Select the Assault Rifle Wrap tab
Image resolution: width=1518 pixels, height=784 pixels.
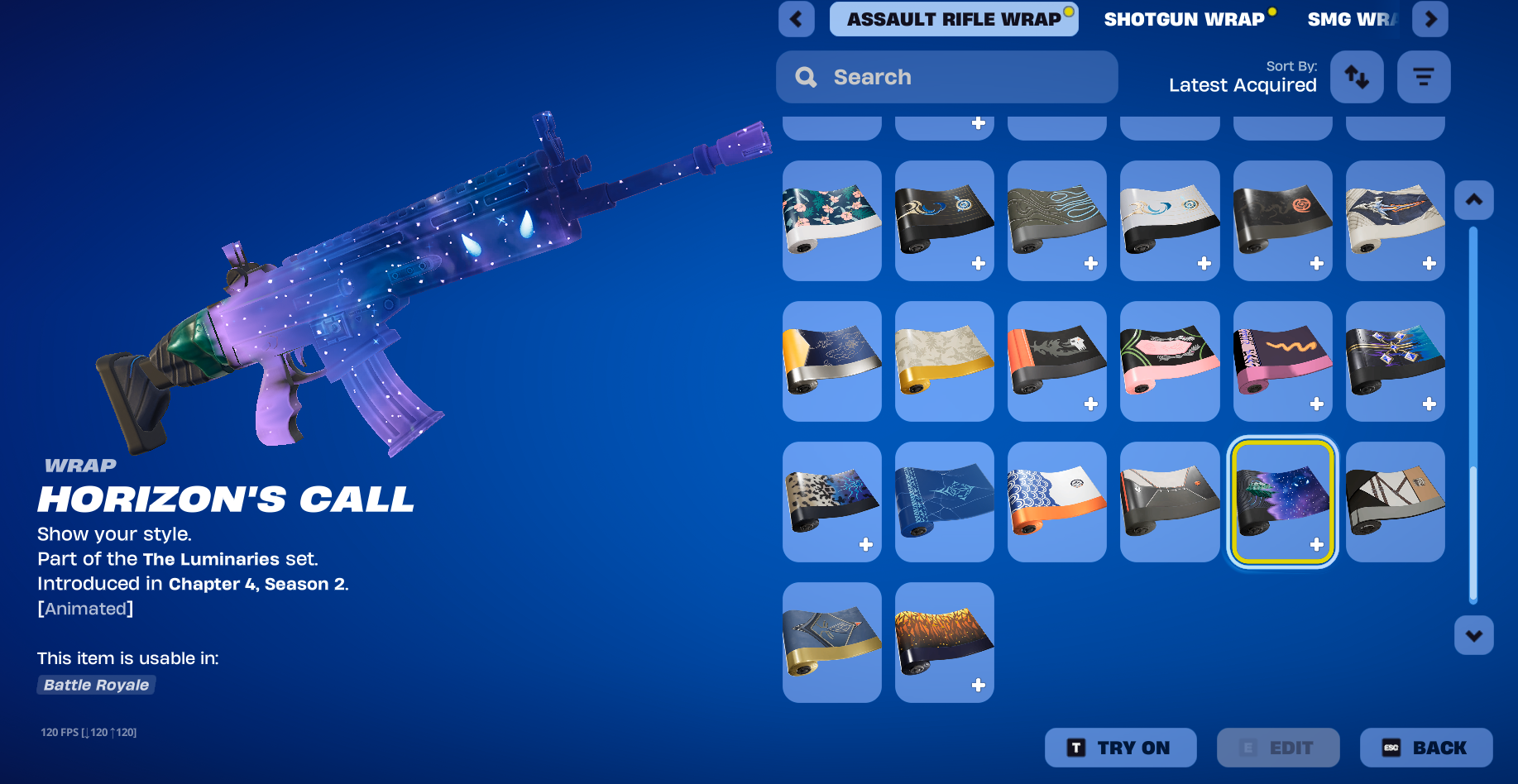pyautogui.click(x=953, y=19)
